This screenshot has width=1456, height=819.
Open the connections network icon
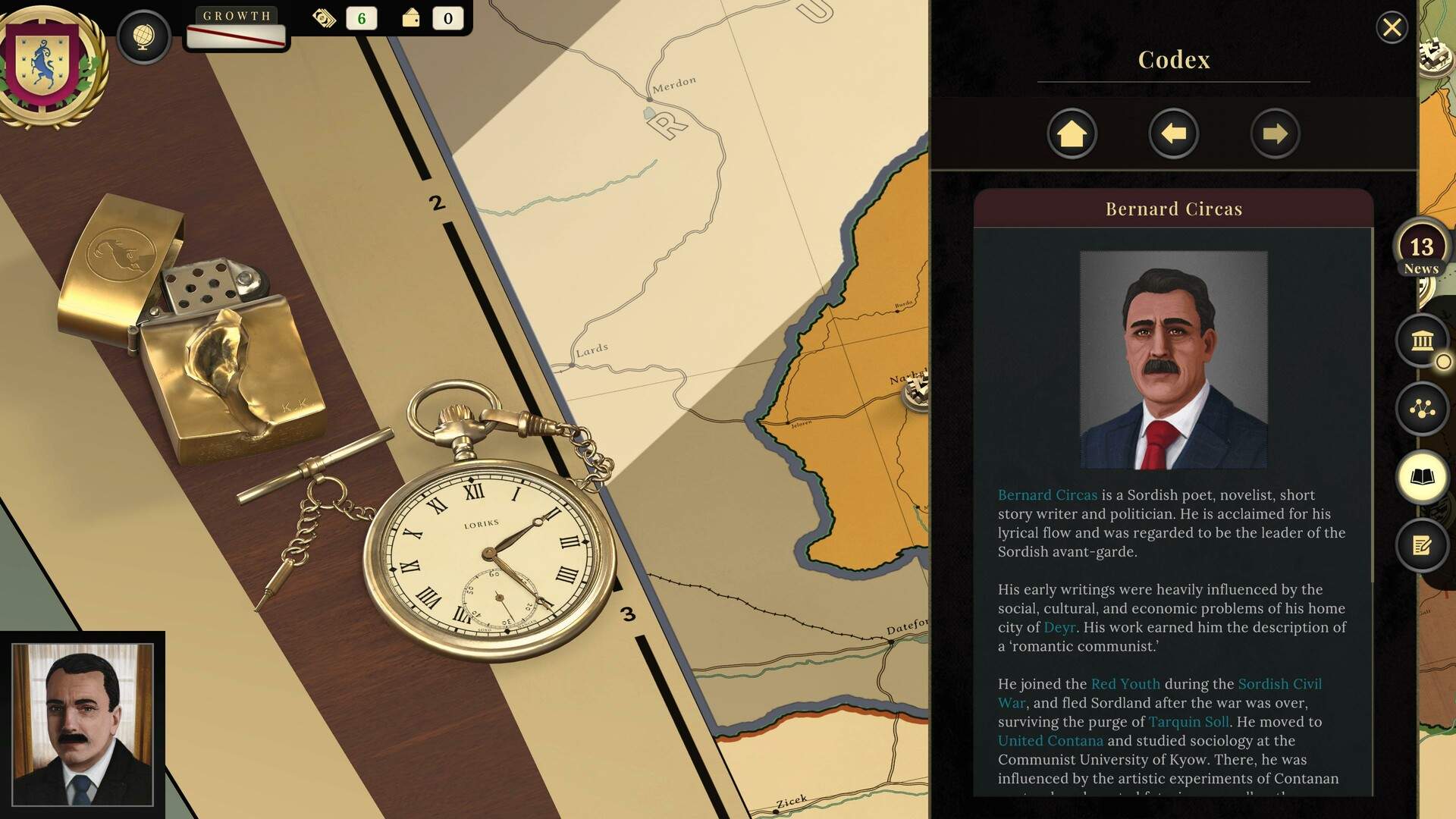pos(1422,409)
